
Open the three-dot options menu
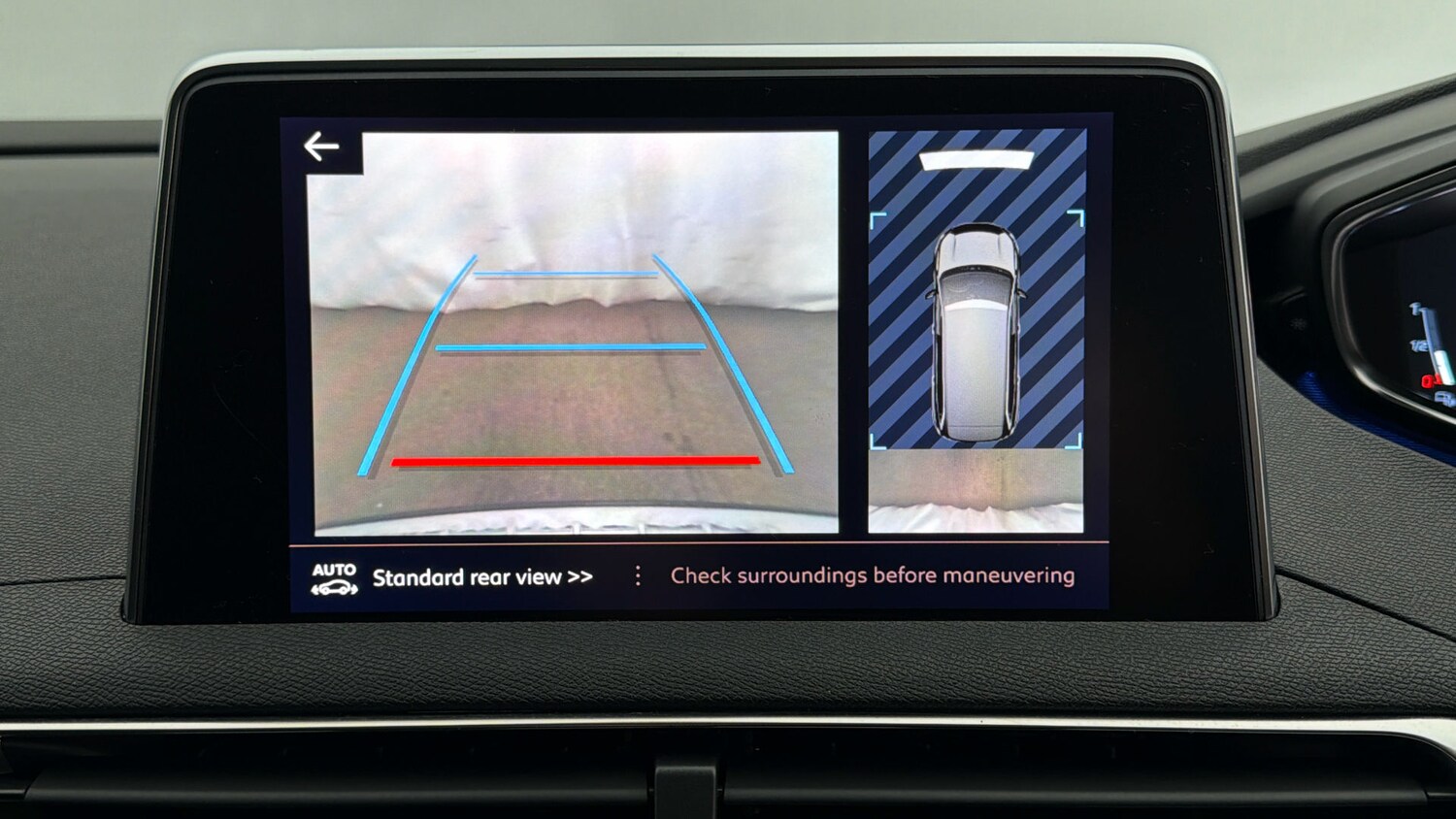(x=637, y=576)
